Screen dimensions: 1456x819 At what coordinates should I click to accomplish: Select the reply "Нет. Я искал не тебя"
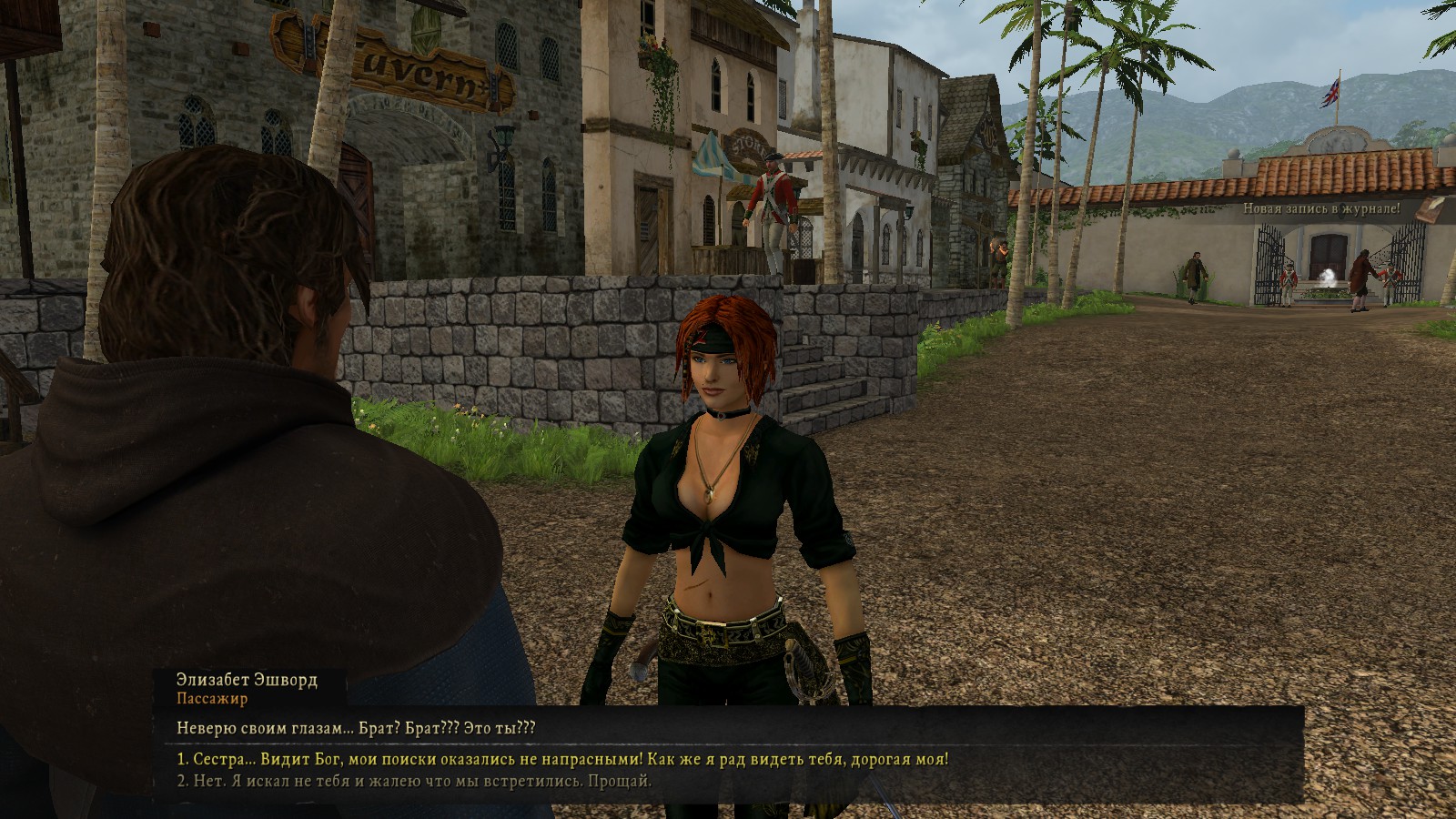click(x=414, y=781)
